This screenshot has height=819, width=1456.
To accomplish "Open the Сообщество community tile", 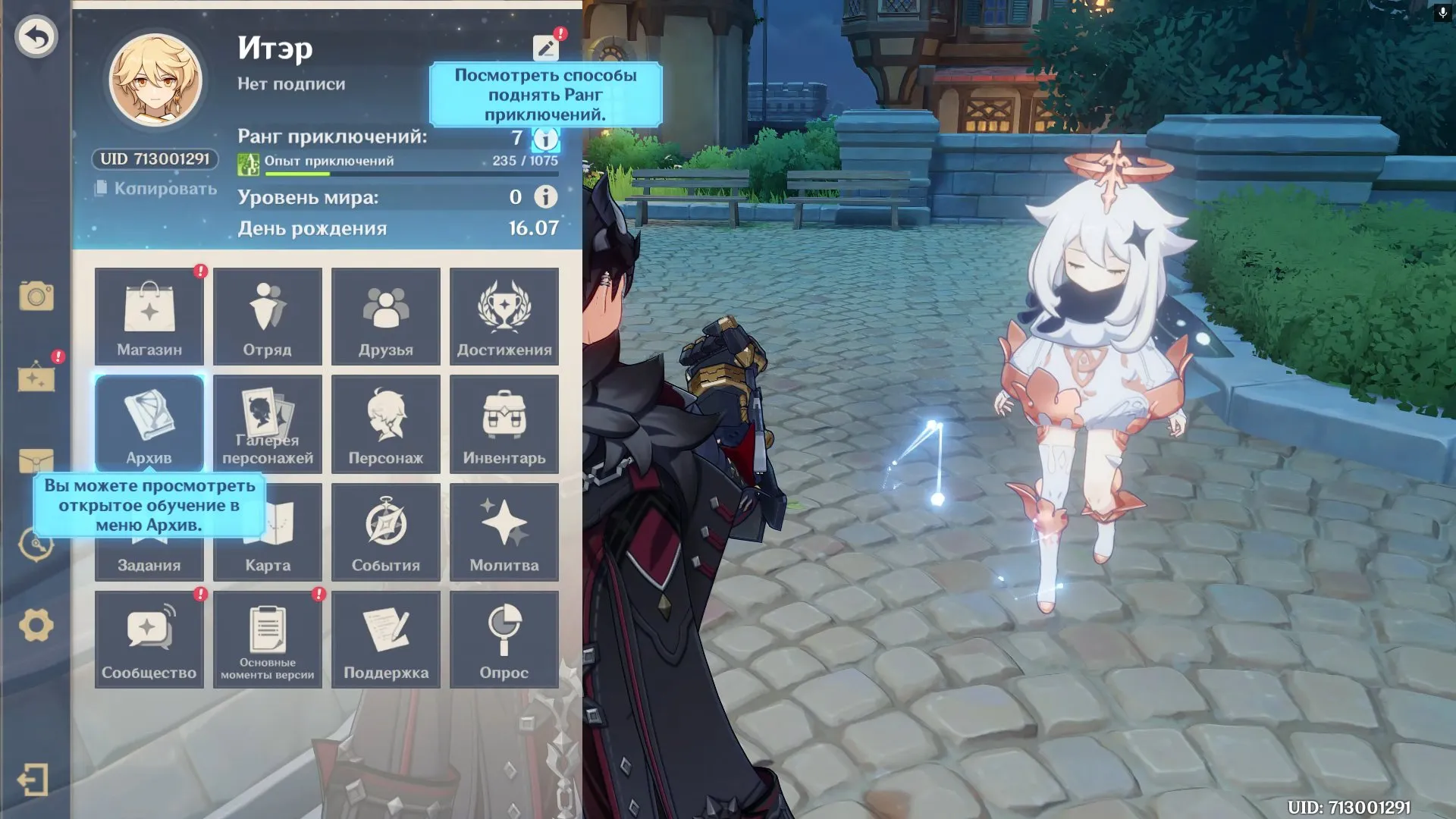I will [149, 639].
